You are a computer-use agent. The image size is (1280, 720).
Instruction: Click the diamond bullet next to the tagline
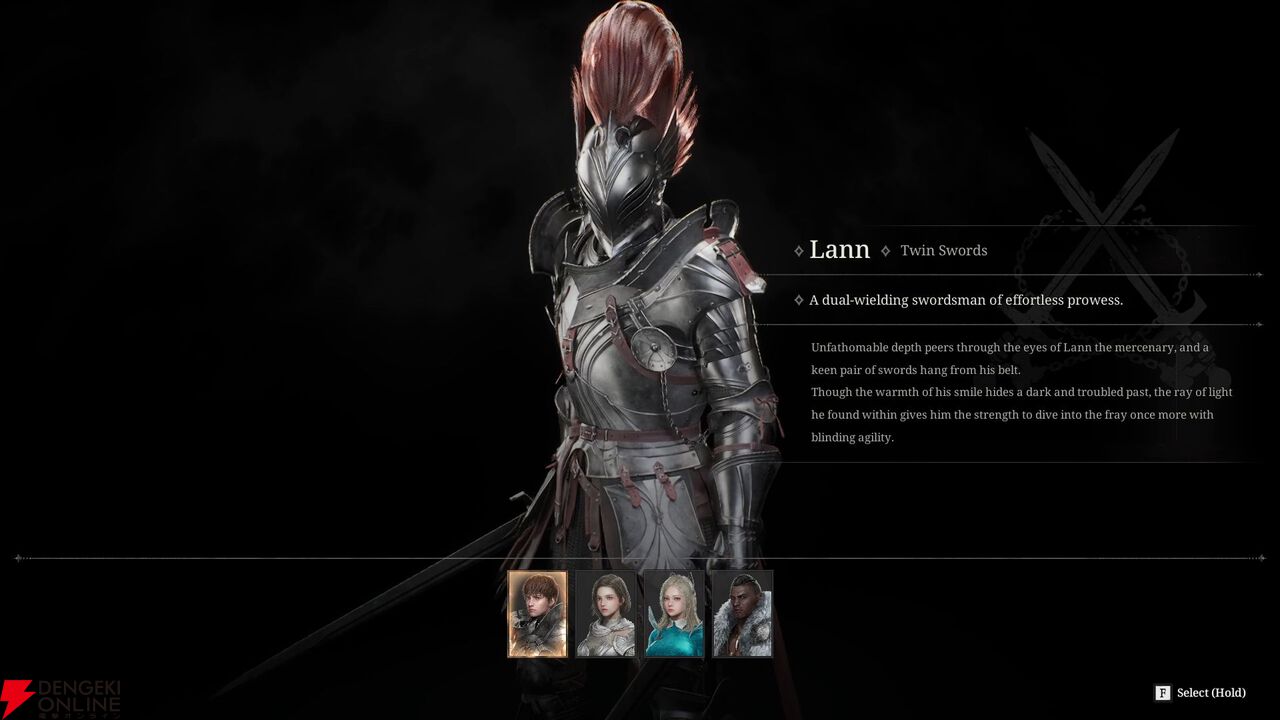coord(797,299)
